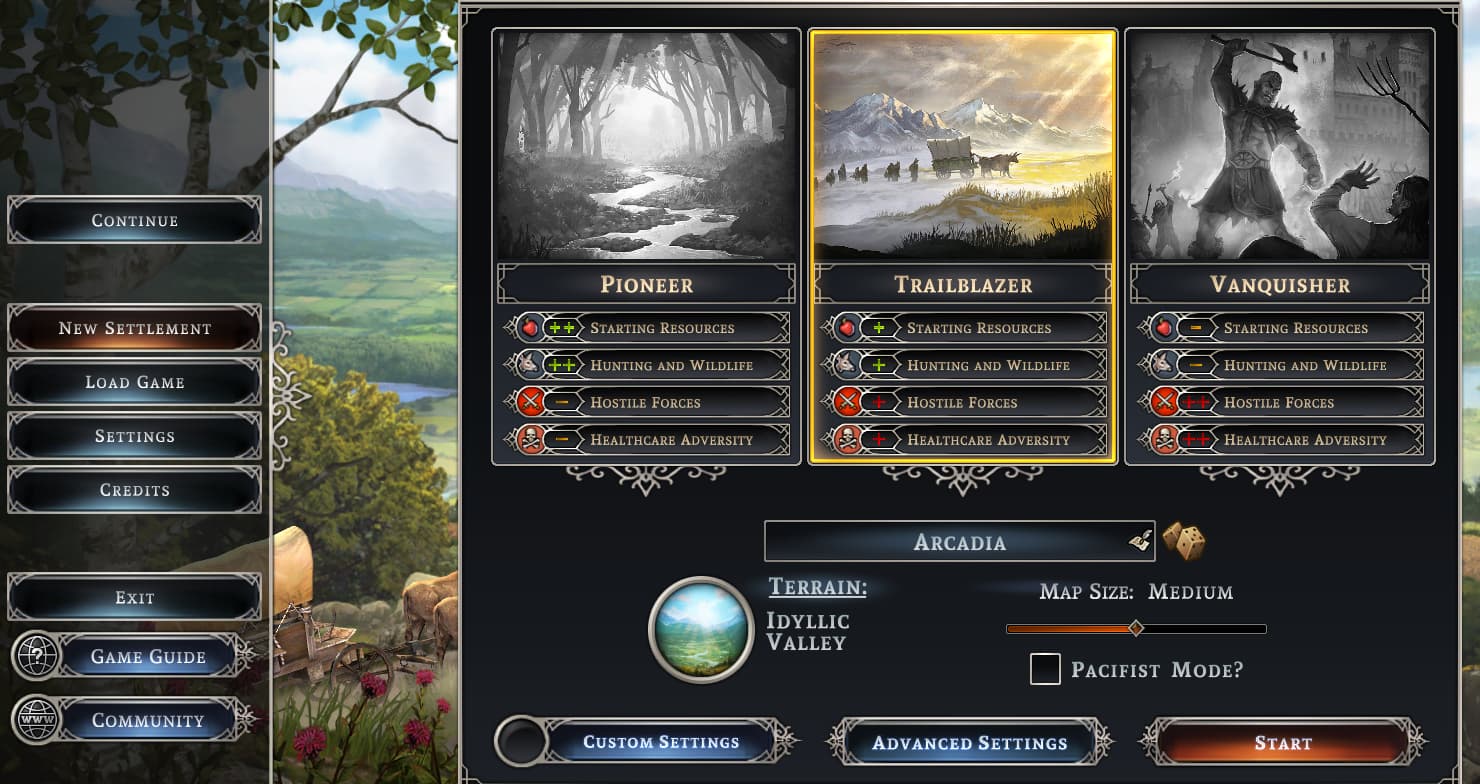View the Credits
Image resolution: width=1480 pixels, height=784 pixels.
pos(134,490)
